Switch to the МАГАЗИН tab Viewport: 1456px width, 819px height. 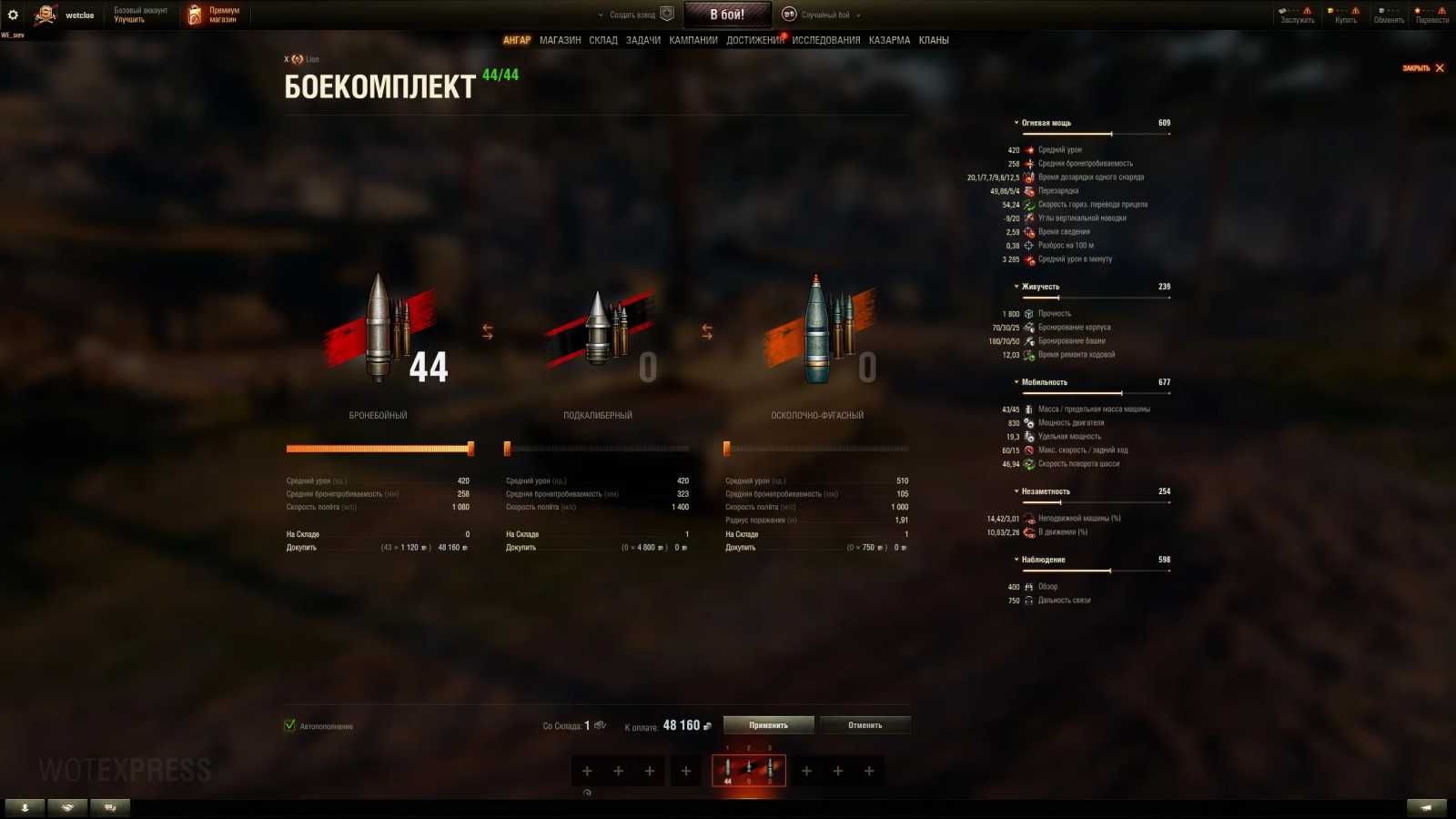click(561, 40)
